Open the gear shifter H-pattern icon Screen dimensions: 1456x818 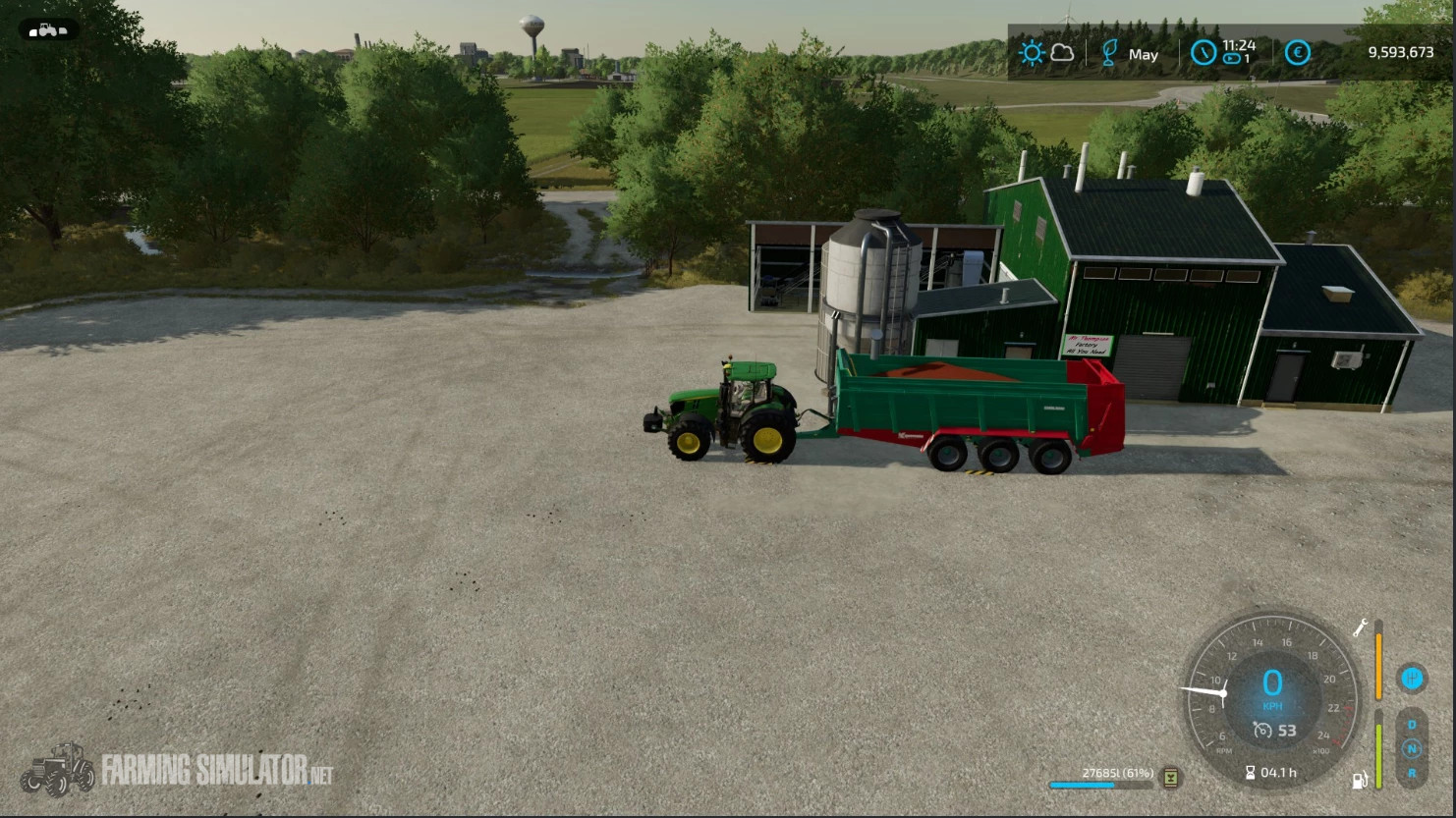tap(1412, 680)
